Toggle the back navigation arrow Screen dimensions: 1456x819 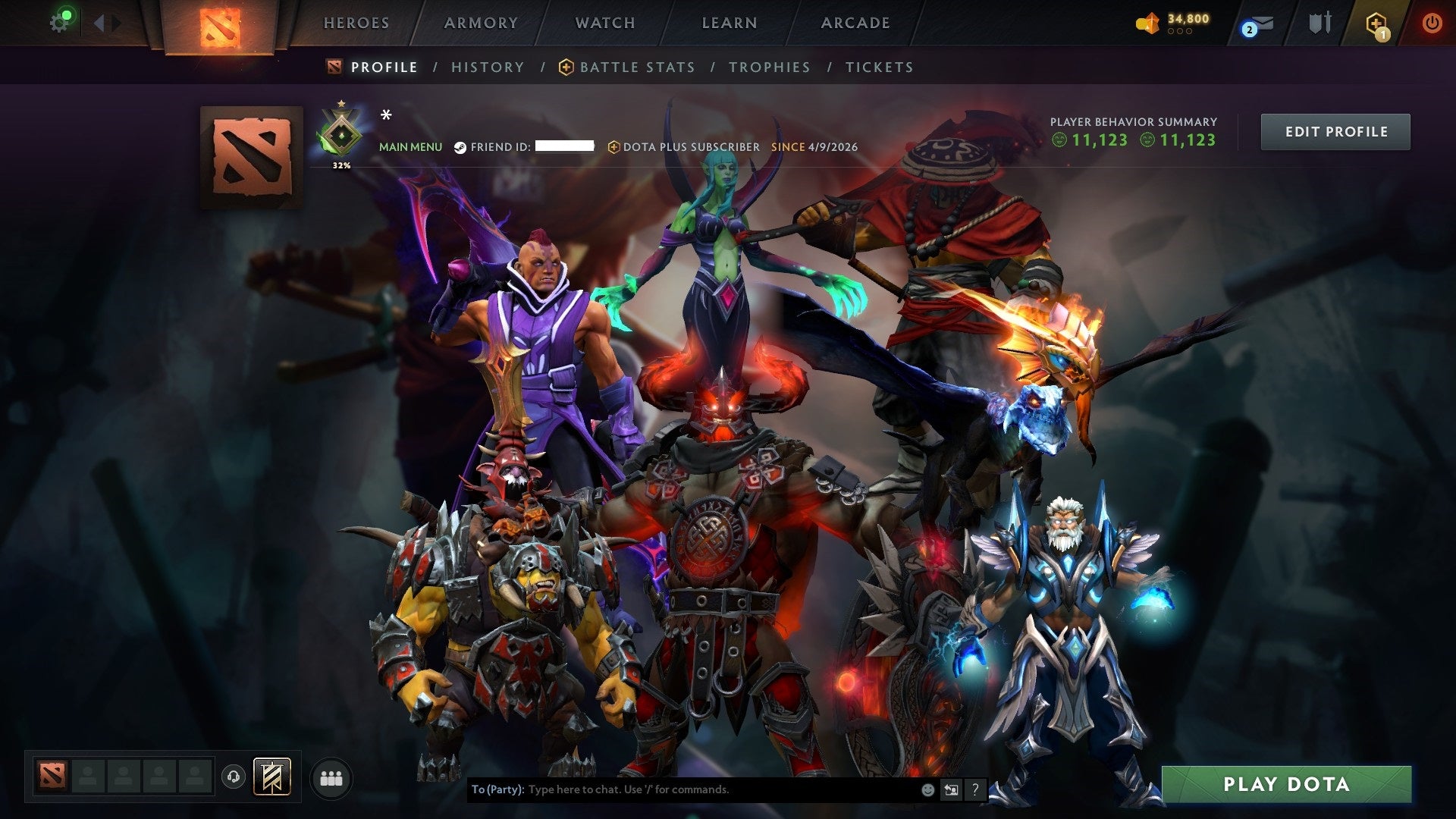99,21
